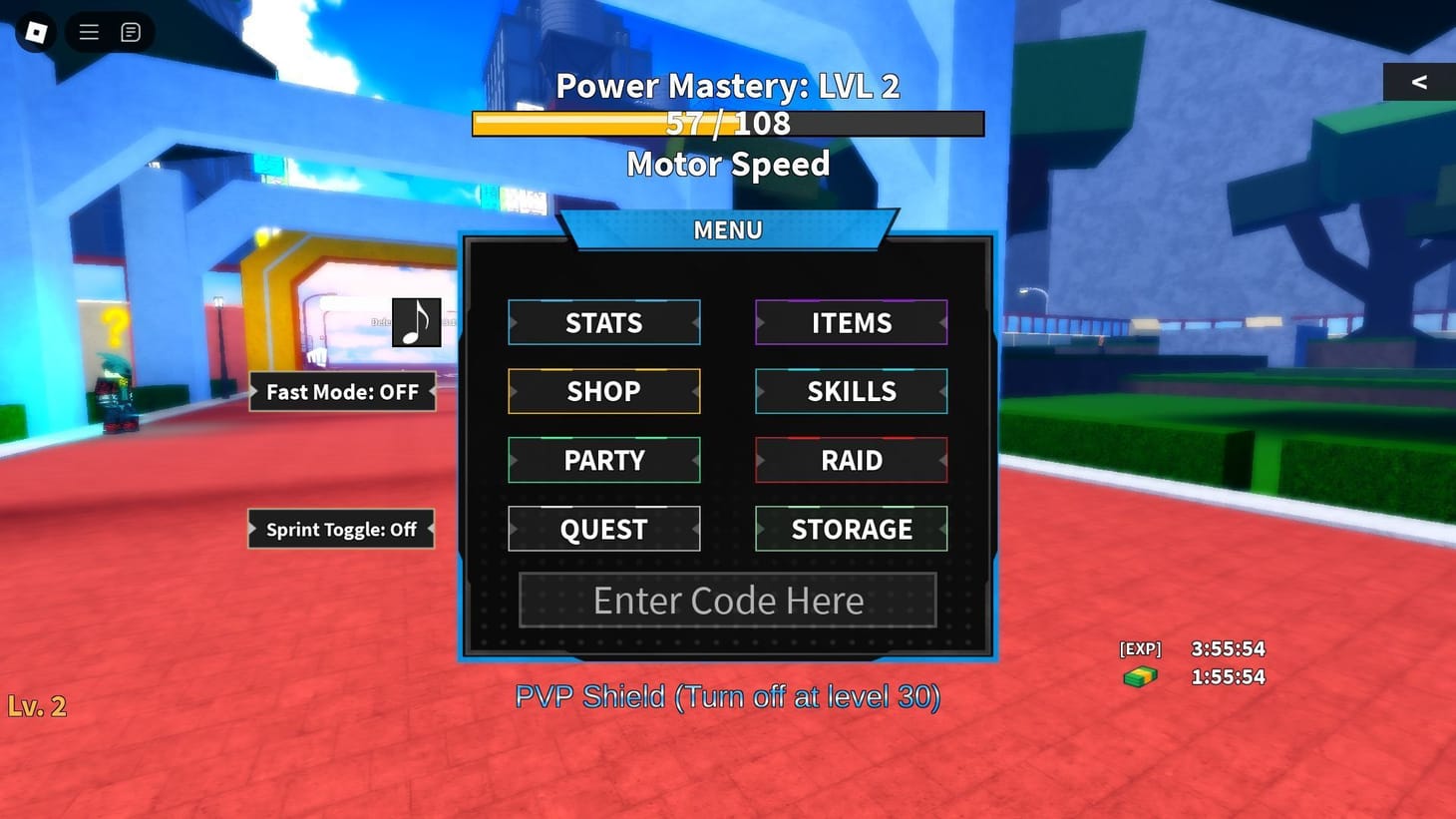
Task: Turn on Fast Mode
Action: (x=342, y=392)
